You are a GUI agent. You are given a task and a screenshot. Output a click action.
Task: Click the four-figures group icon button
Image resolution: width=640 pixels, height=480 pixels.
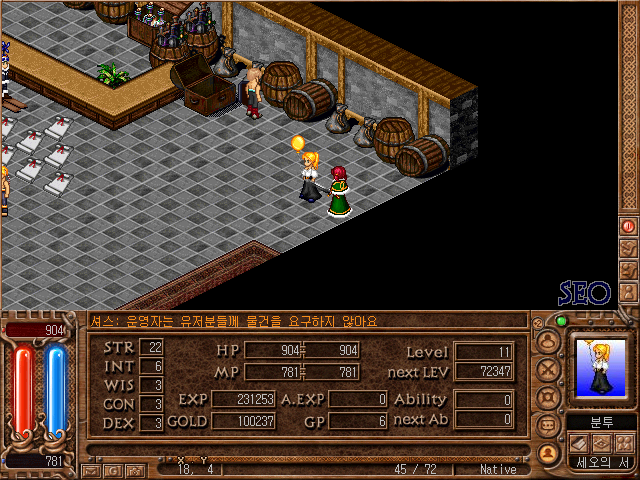pyautogui.click(x=624, y=443)
